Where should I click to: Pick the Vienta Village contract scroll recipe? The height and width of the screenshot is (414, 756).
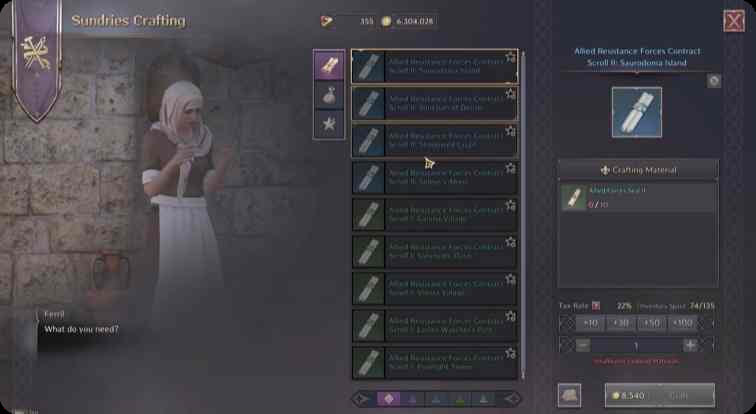pos(434,288)
